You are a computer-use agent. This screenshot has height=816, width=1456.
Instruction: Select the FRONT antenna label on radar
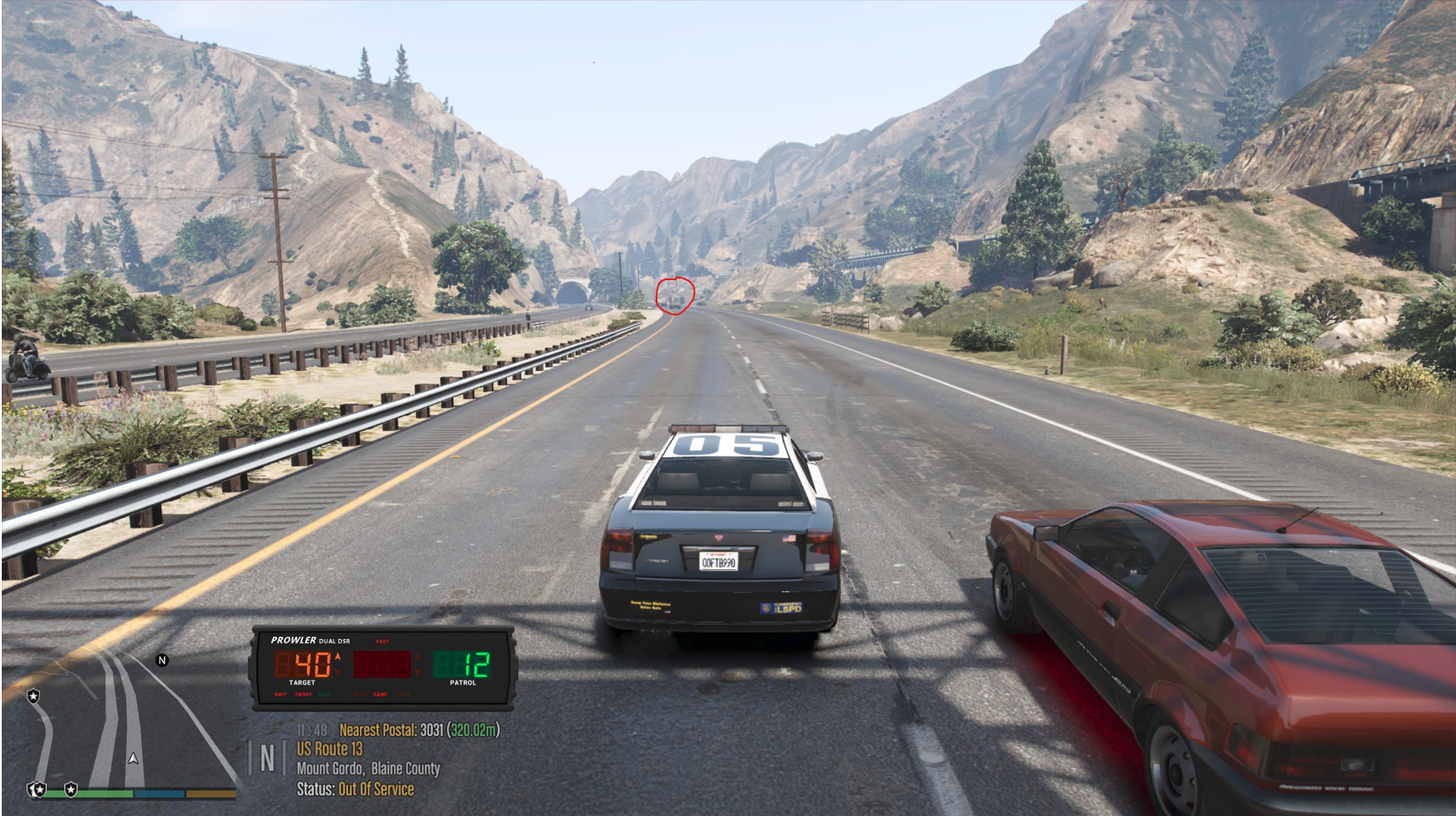click(304, 694)
